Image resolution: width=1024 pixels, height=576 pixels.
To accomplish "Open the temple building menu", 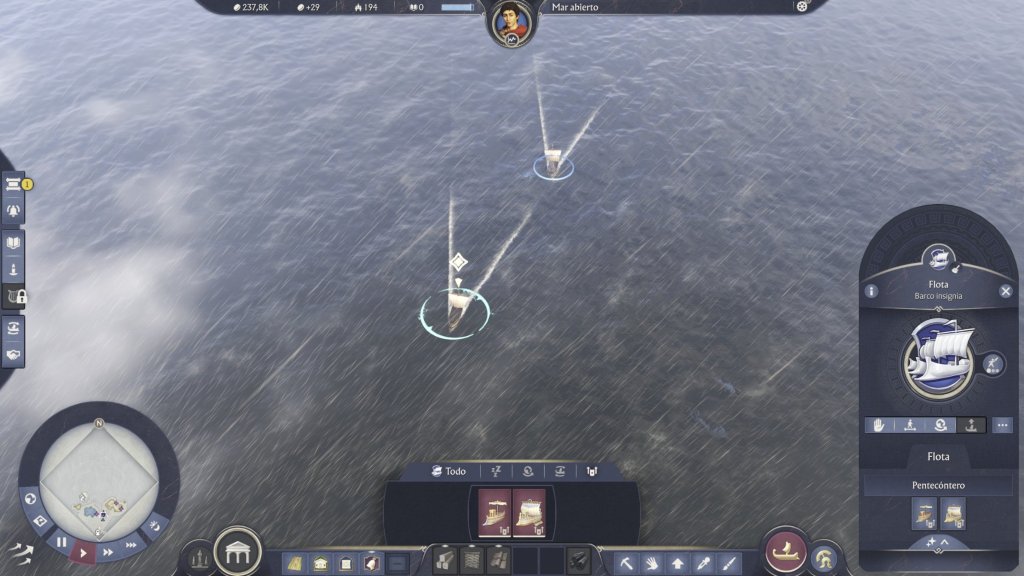I will coord(238,551).
